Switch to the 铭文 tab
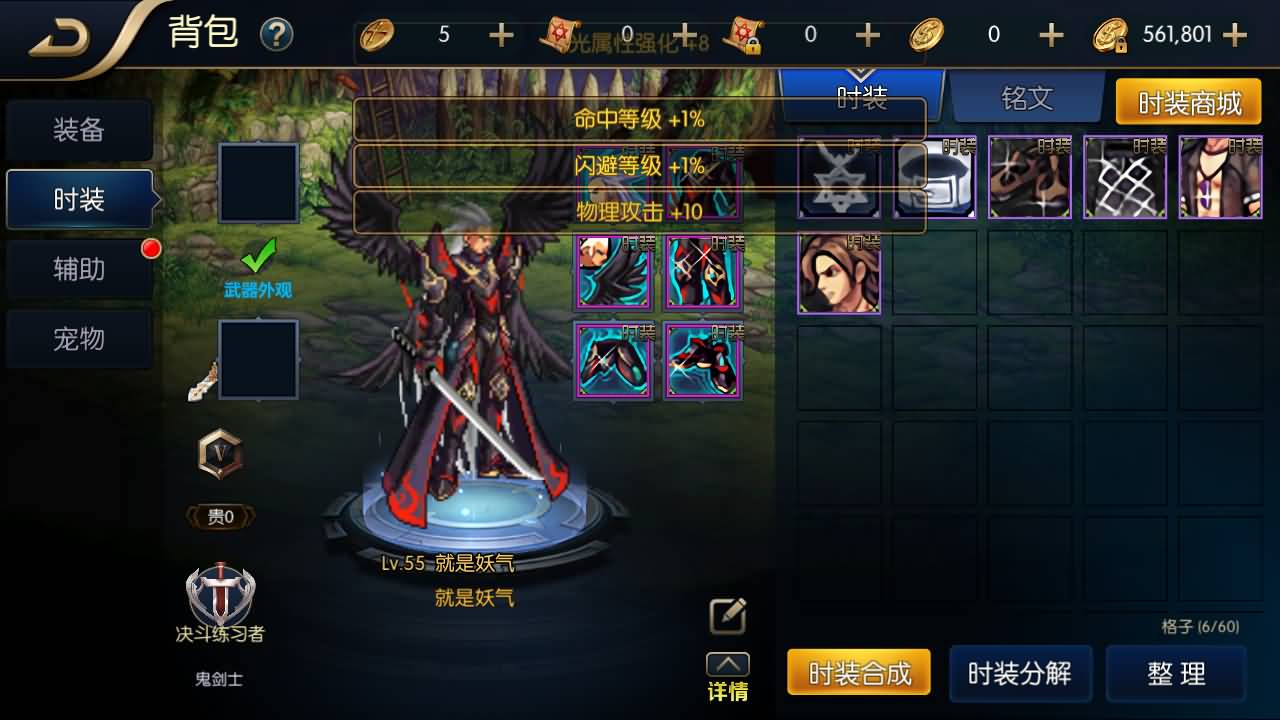 click(1027, 99)
